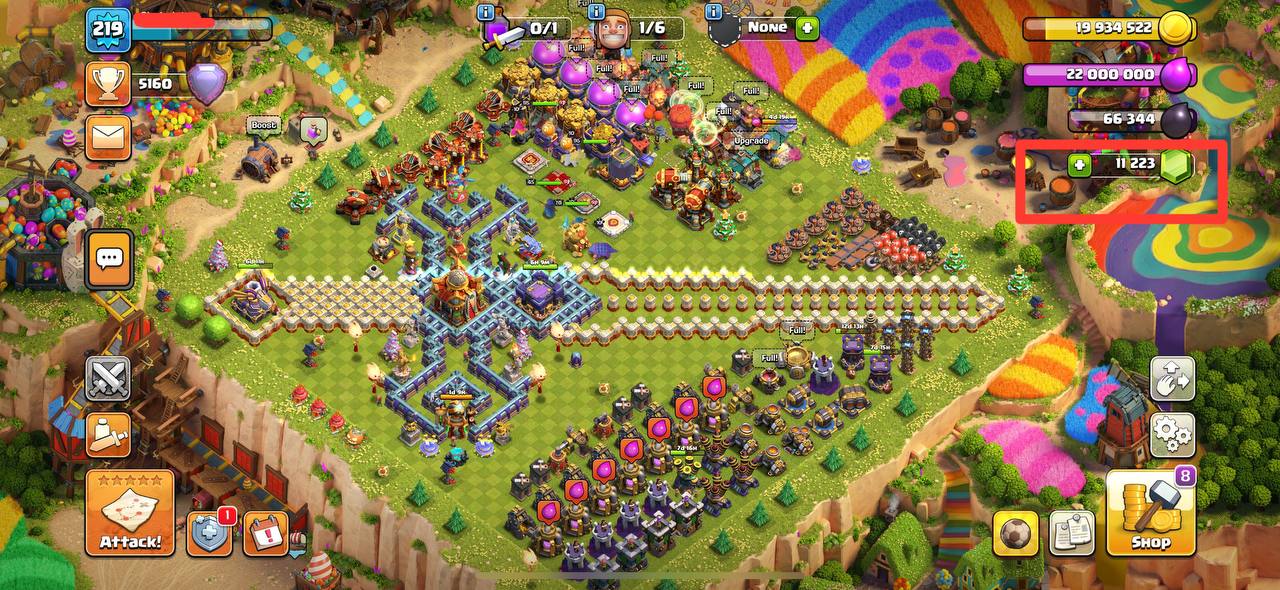Open the chat speech bubble panel

pos(108,259)
